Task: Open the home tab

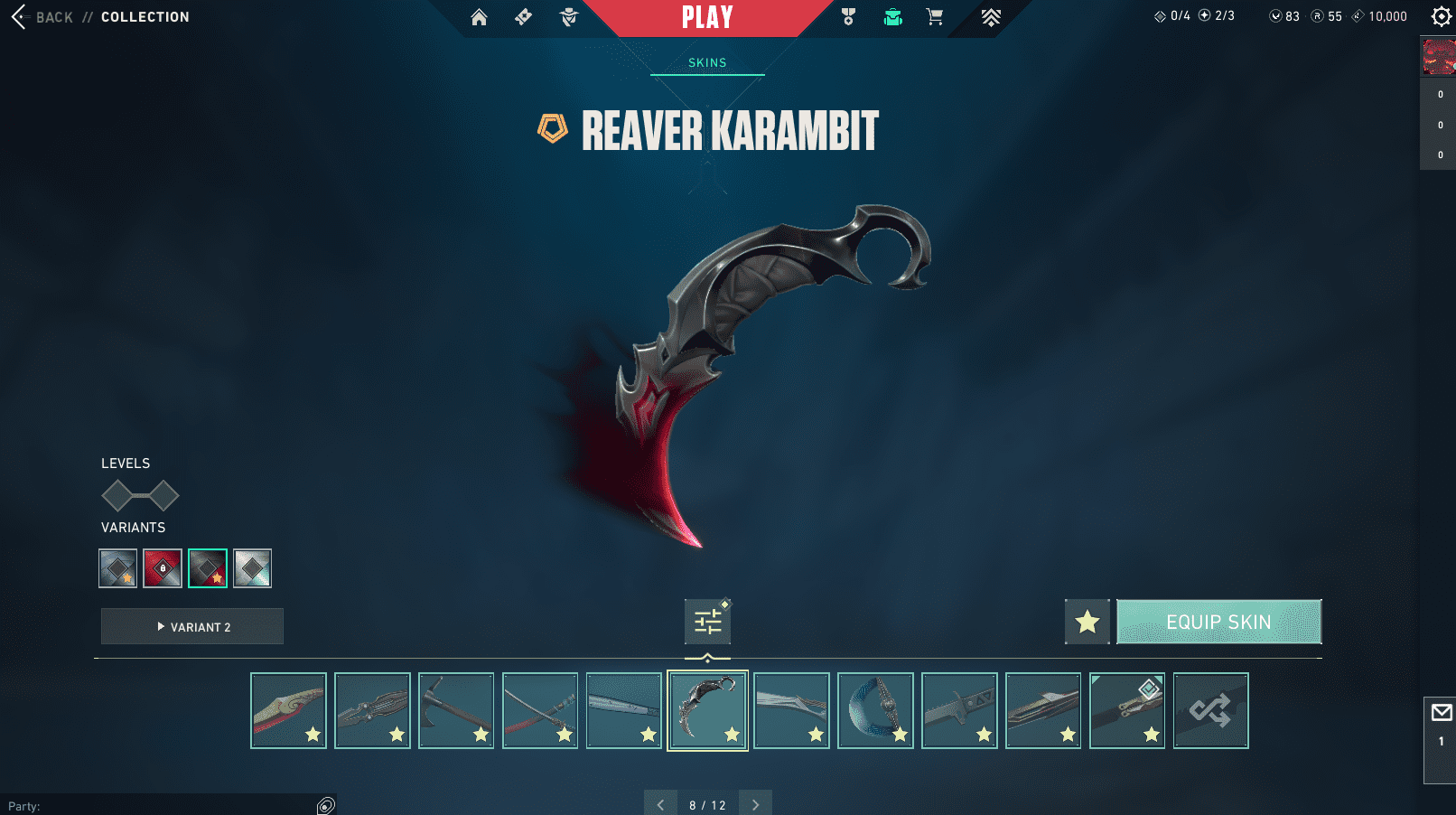Action: click(479, 17)
